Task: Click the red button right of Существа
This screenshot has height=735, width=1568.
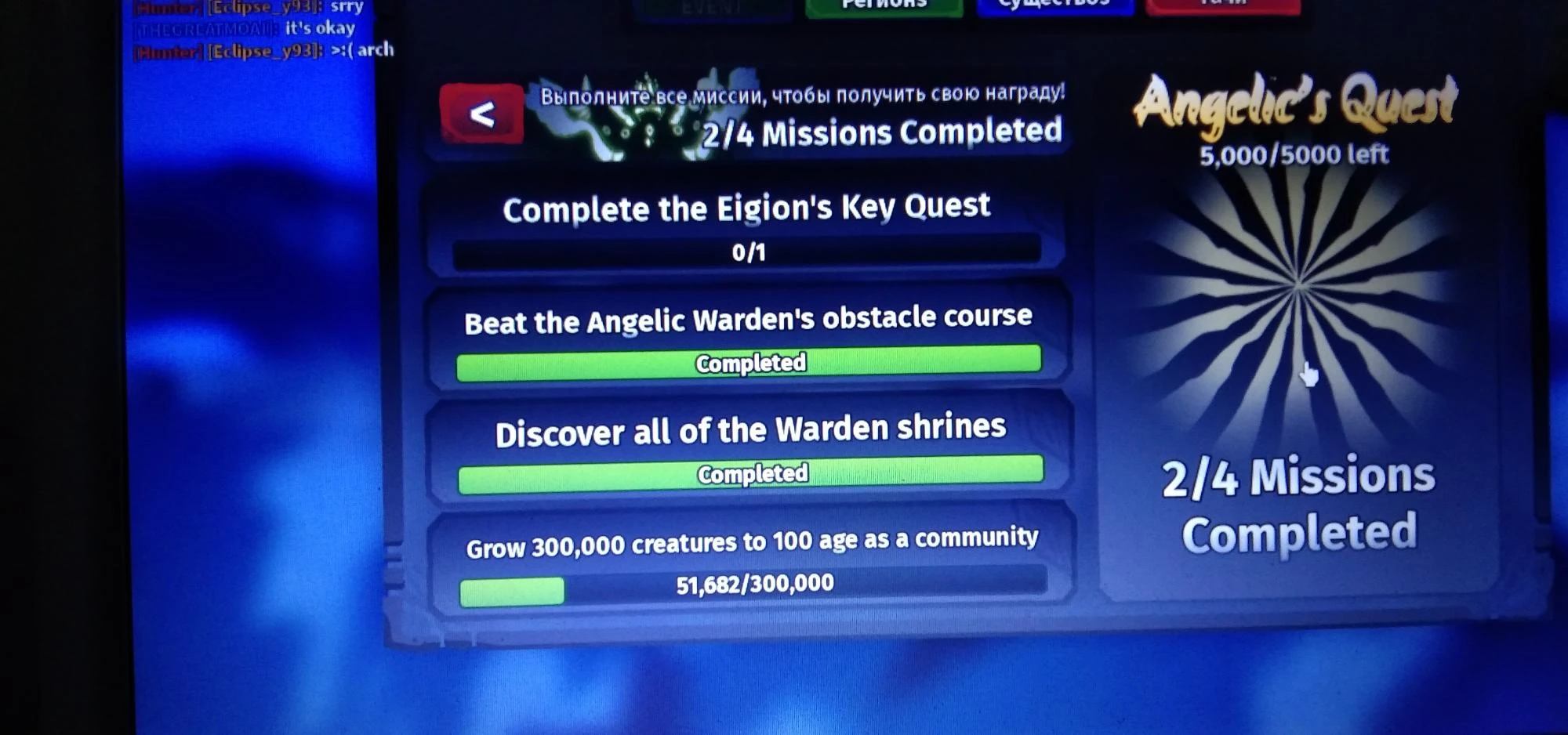Action: (1223, 6)
